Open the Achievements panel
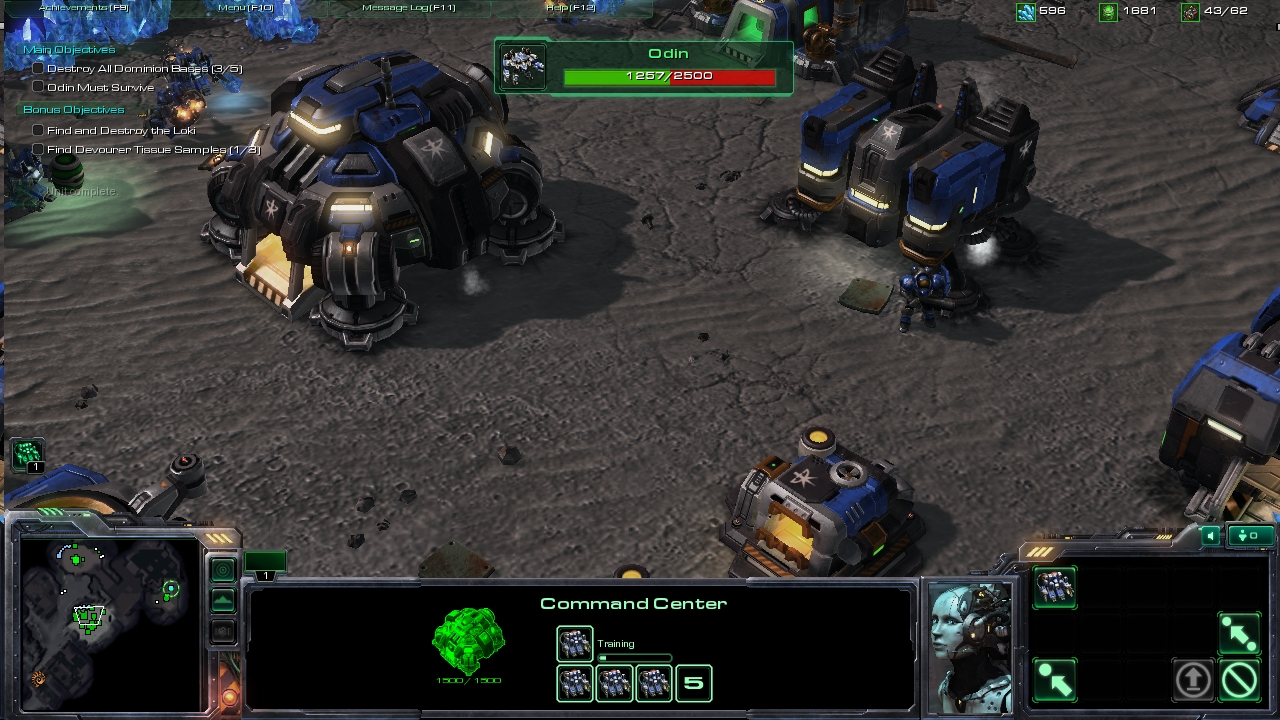The height and width of the screenshot is (720, 1280). coord(84,8)
